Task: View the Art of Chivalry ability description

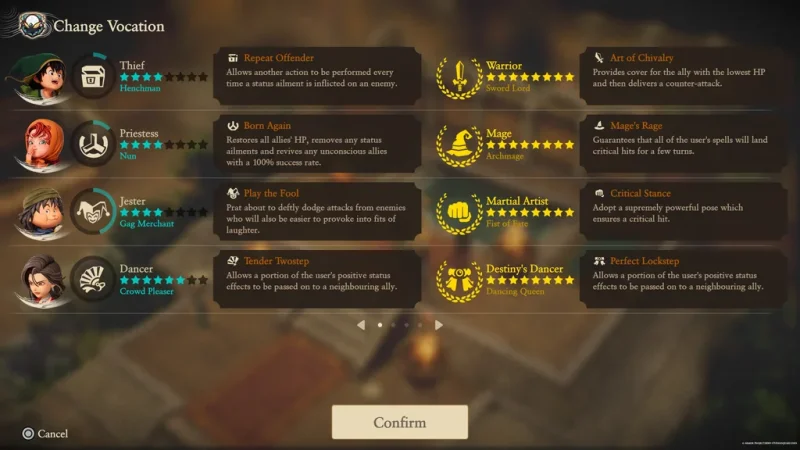Action: (x=683, y=75)
